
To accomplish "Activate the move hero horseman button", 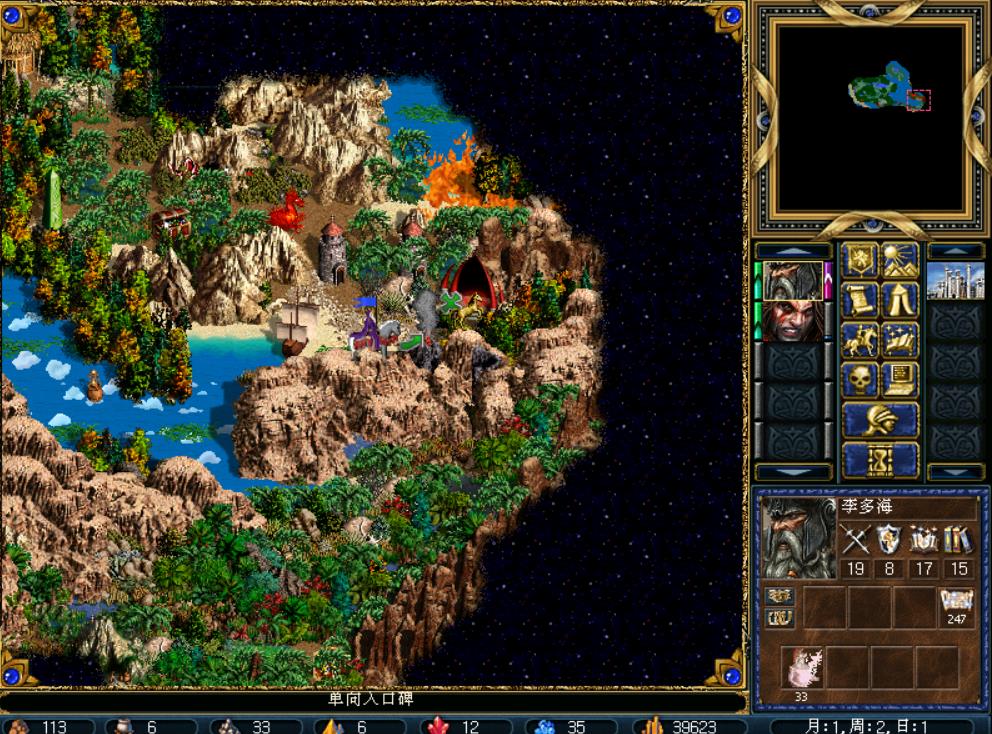I will coord(860,340).
